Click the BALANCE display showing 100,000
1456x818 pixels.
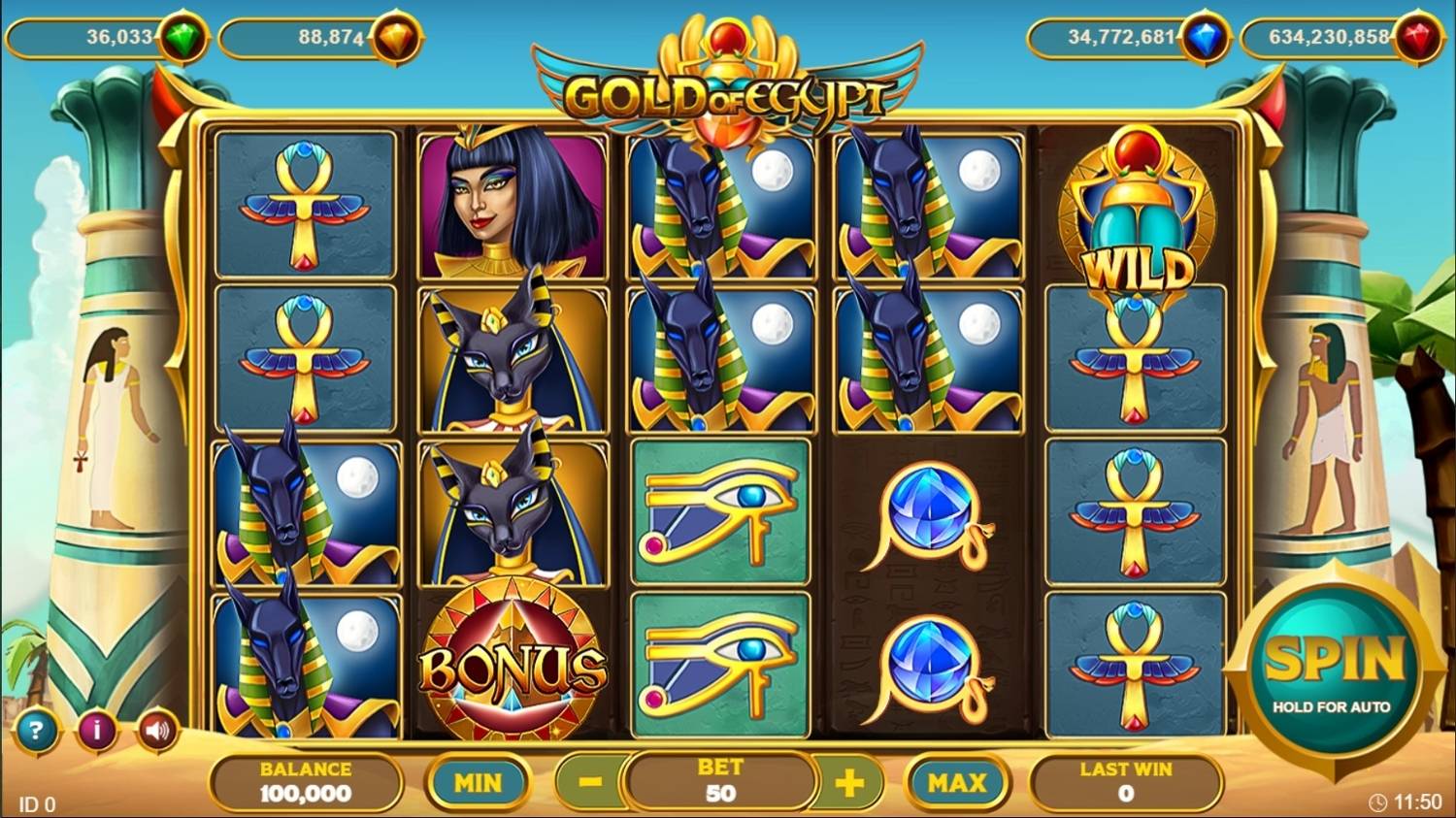point(304,783)
